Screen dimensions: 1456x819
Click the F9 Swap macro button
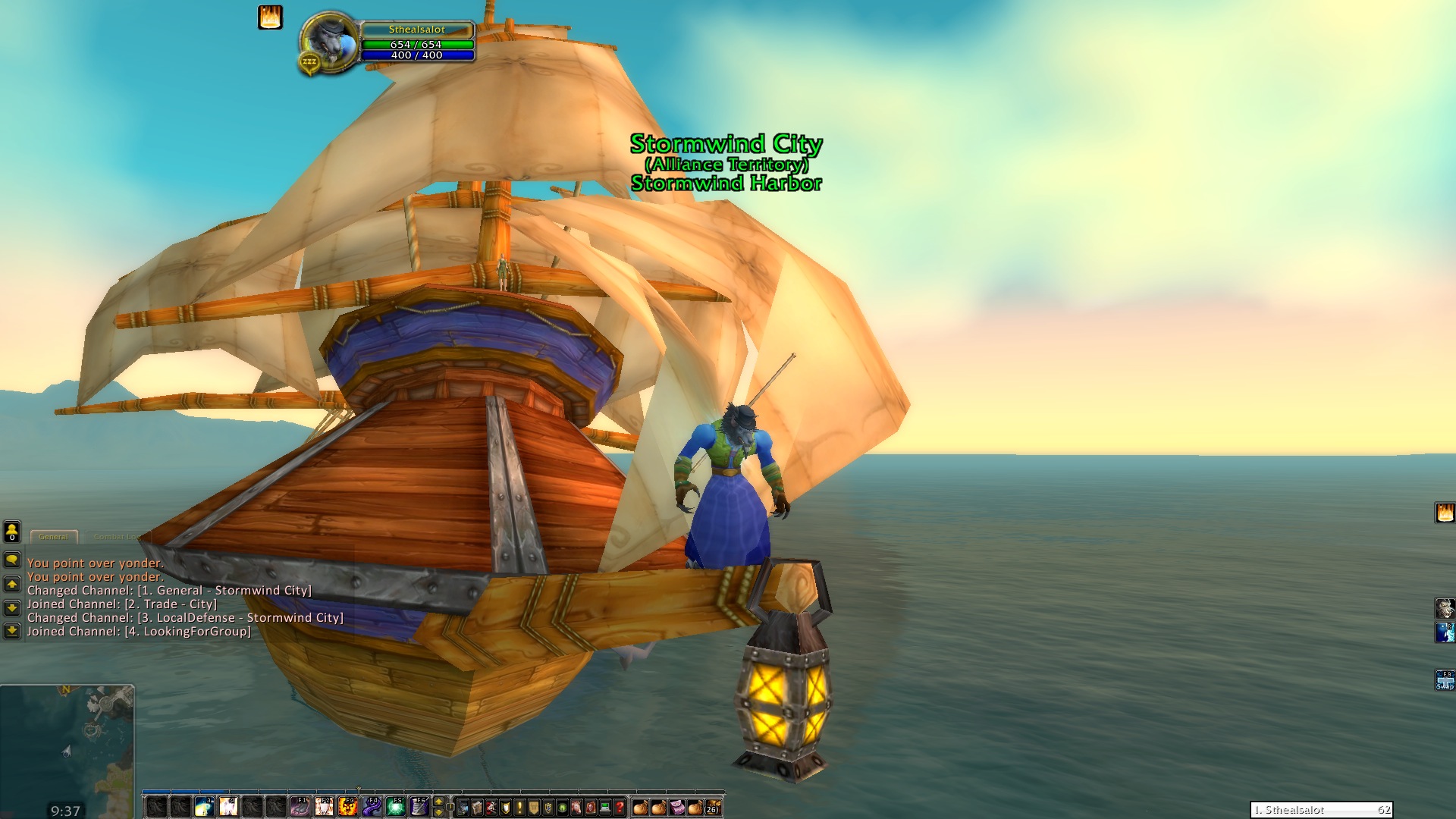tap(1445, 679)
